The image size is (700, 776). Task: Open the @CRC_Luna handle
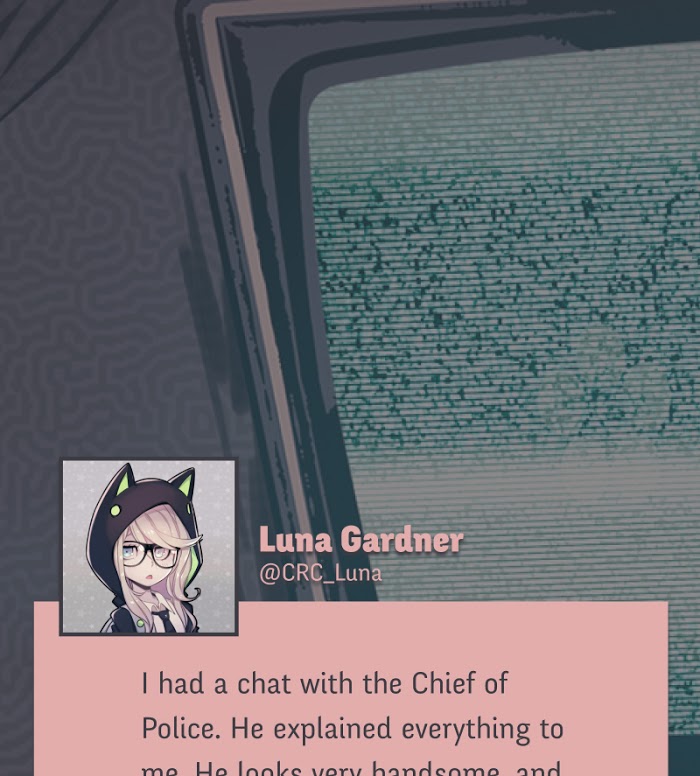tap(320, 574)
